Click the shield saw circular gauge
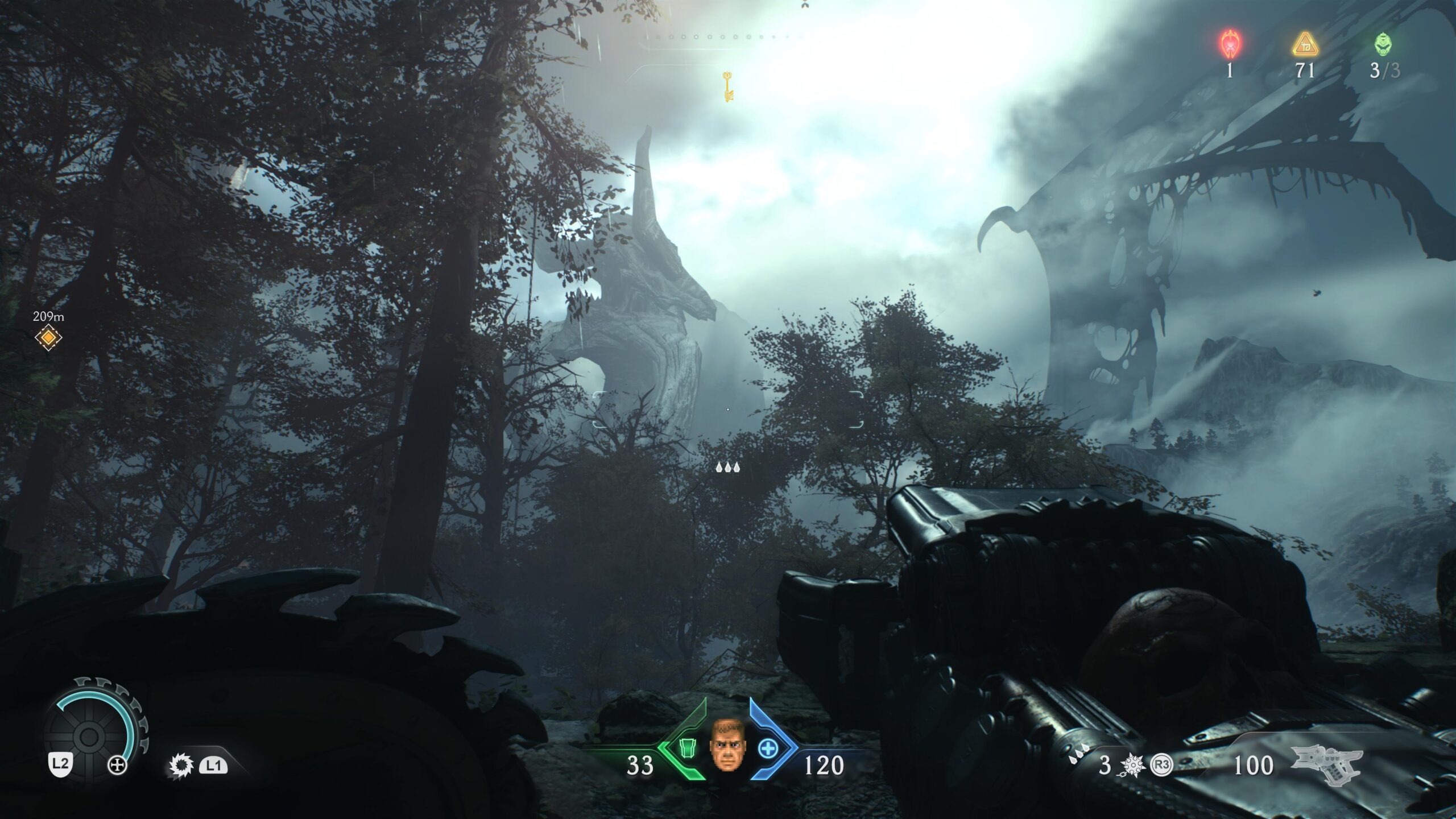 [89, 737]
